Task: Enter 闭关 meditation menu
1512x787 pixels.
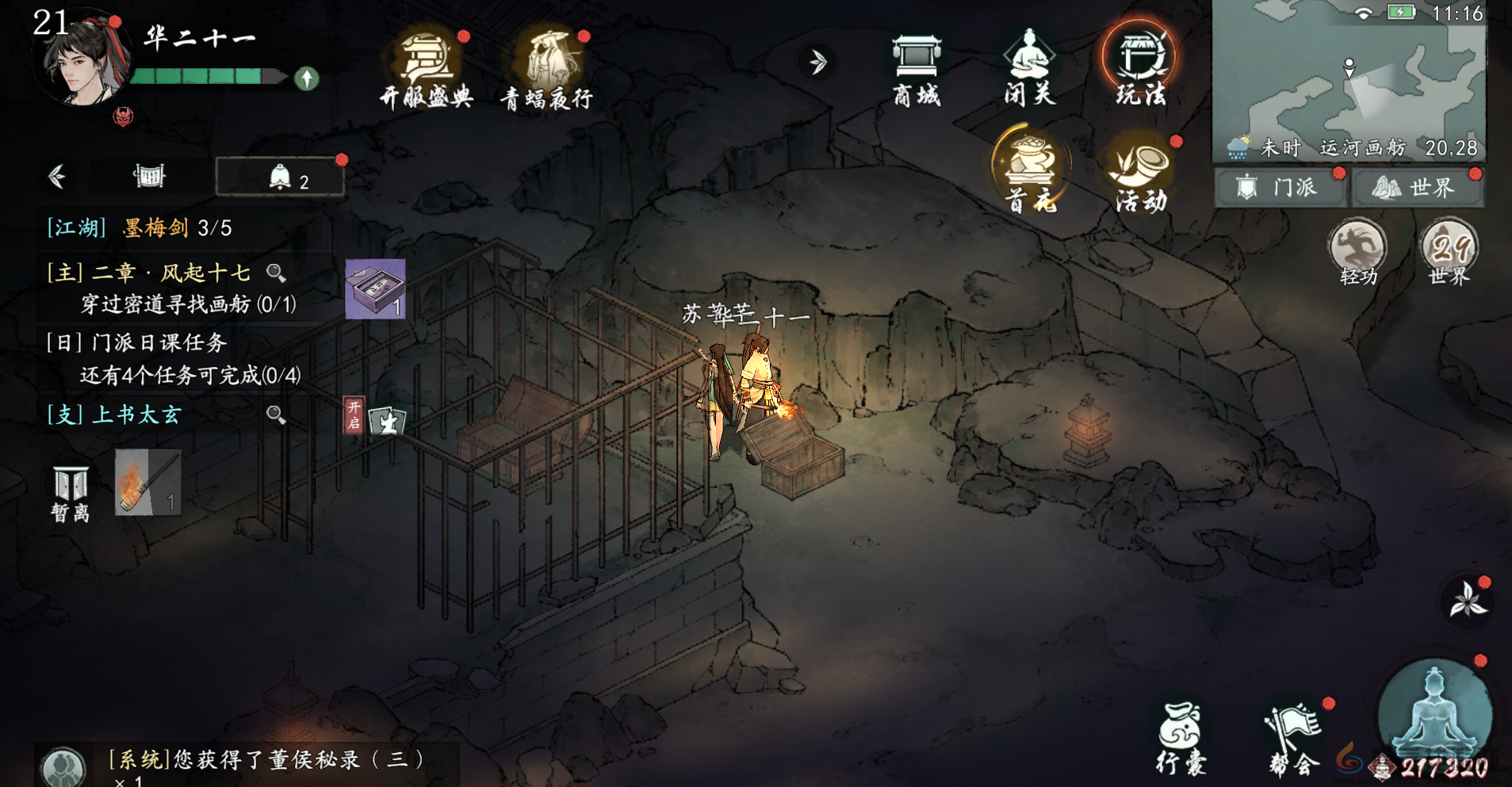Action: [1029, 68]
